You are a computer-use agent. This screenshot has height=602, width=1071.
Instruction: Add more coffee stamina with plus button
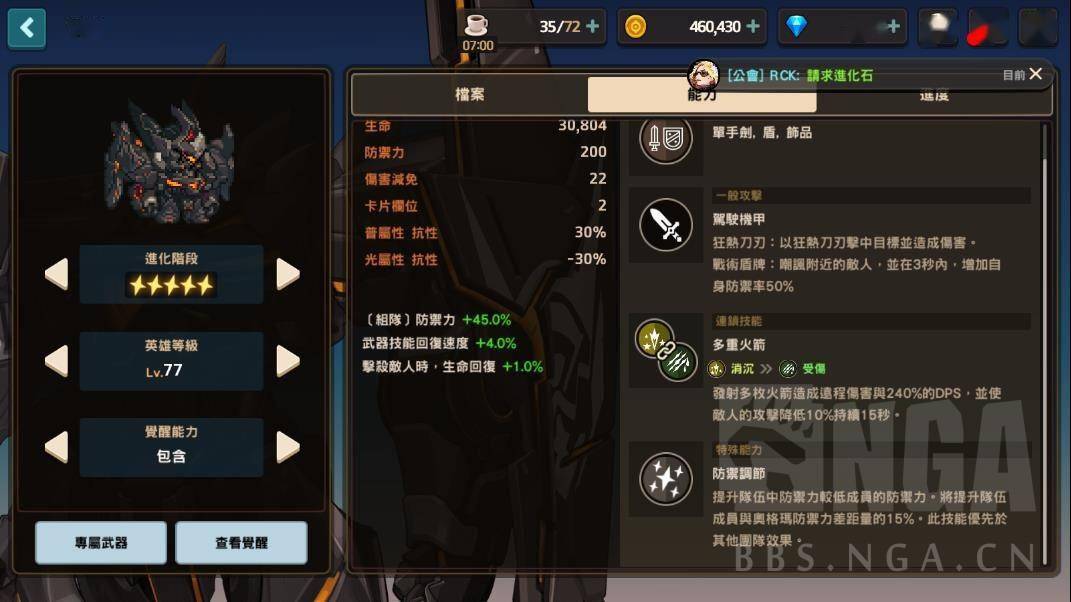click(593, 27)
